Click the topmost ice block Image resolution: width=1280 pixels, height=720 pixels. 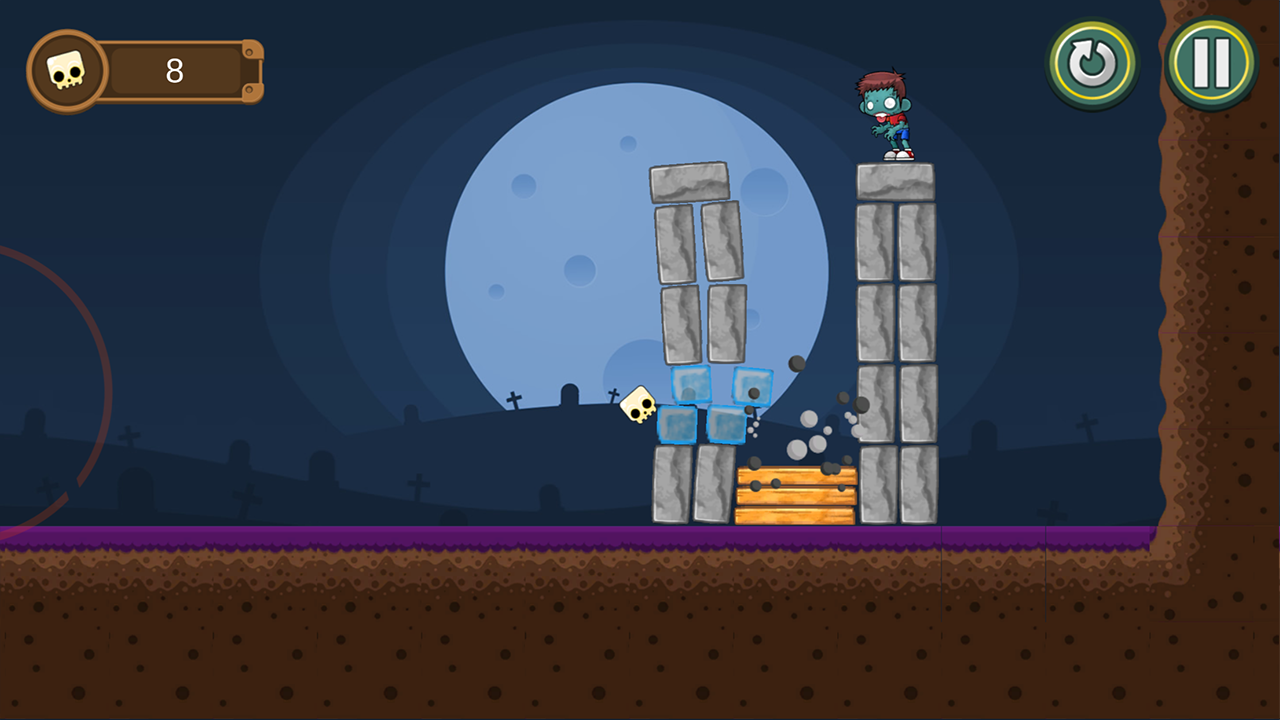coord(690,385)
